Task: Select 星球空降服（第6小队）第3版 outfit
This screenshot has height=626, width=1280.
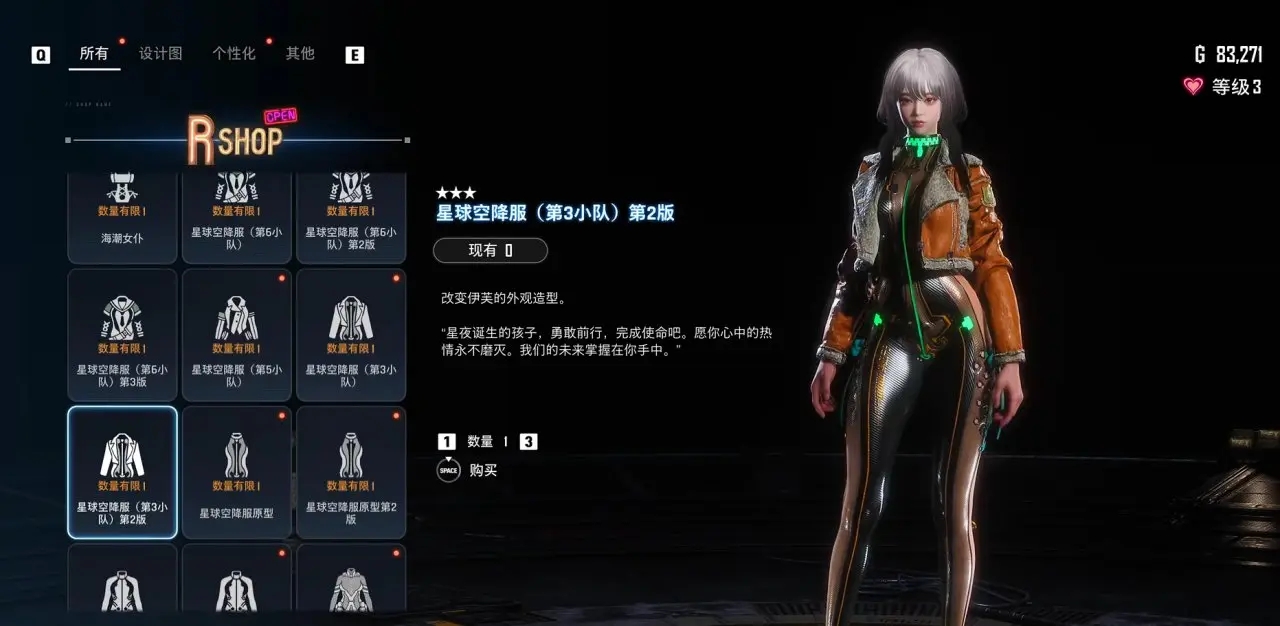Action: click(122, 335)
